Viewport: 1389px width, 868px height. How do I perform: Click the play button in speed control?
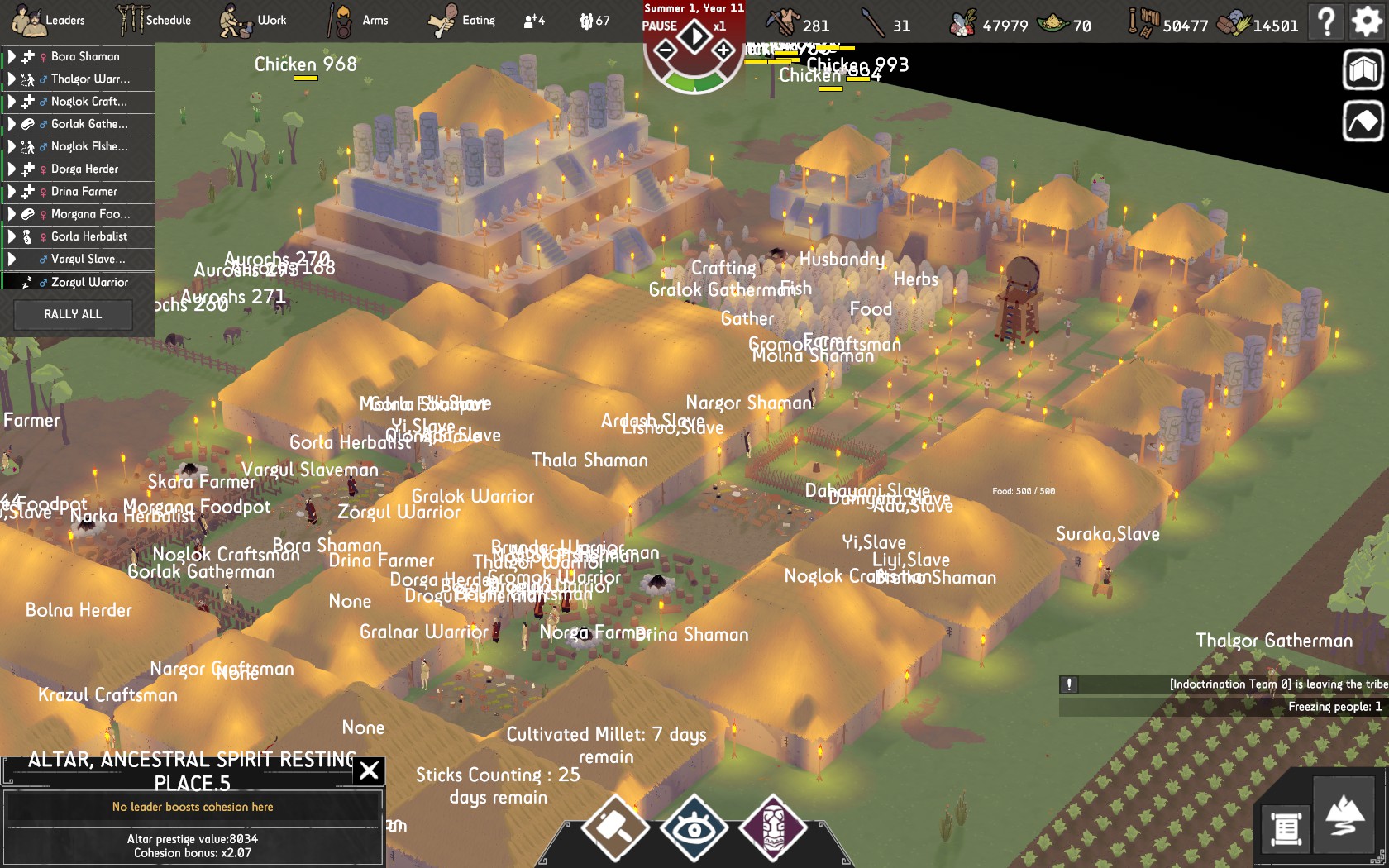click(694, 36)
